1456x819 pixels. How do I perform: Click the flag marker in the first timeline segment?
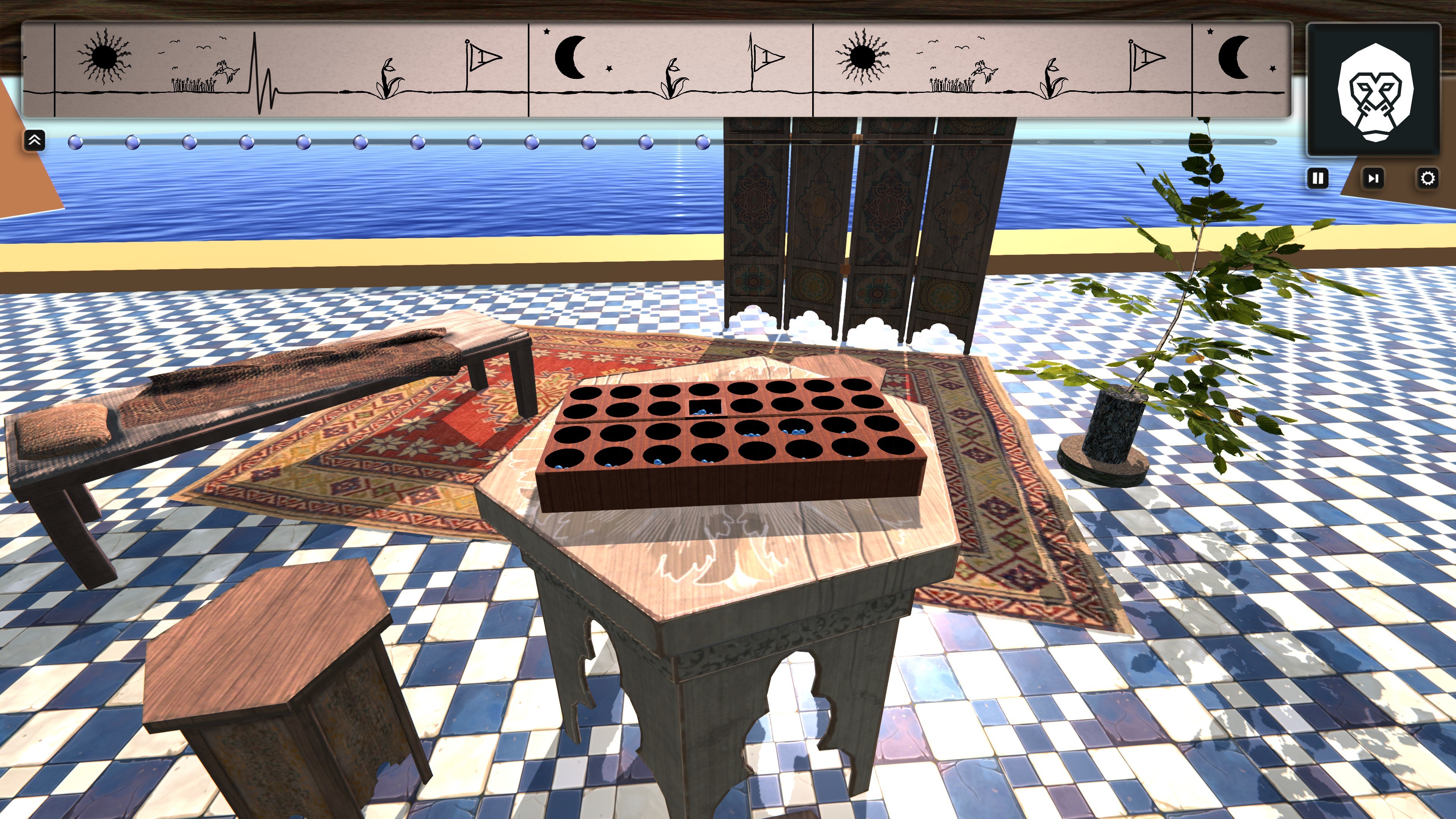pyautogui.click(x=480, y=56)
